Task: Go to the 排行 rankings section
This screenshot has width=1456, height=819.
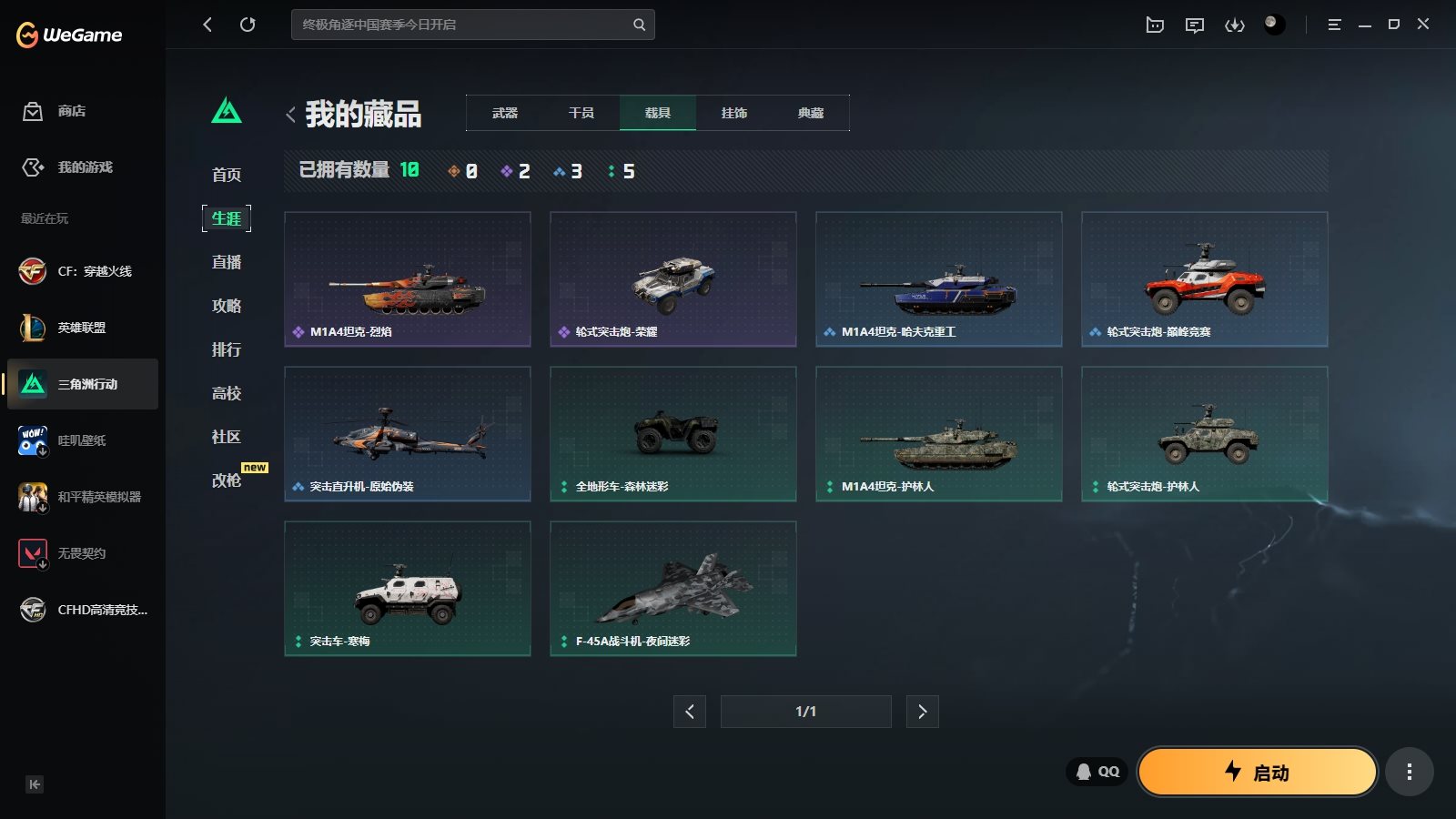Action: click(227, 349)
